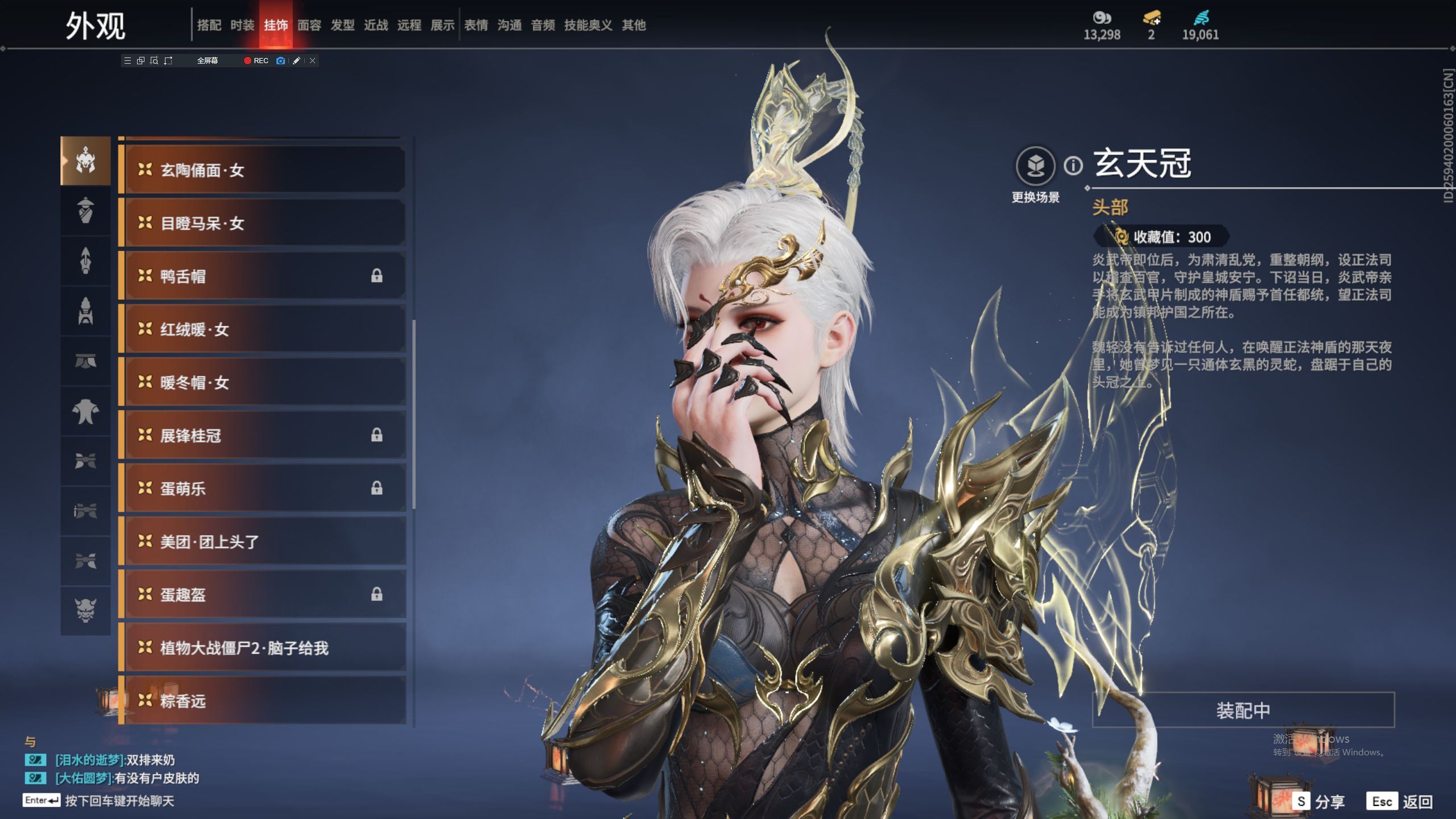Open the info icon beside 玄天冠
1456x819 pixels.
[1073, 166]
